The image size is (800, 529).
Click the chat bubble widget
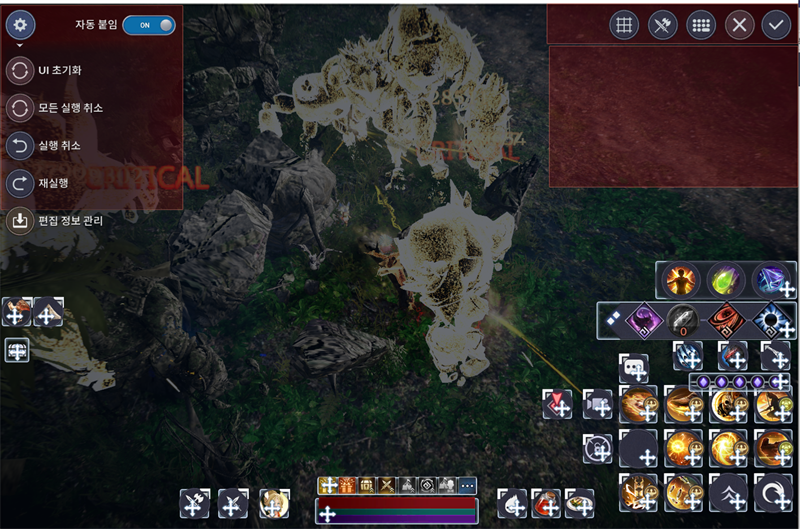click(x=633, y=368)
